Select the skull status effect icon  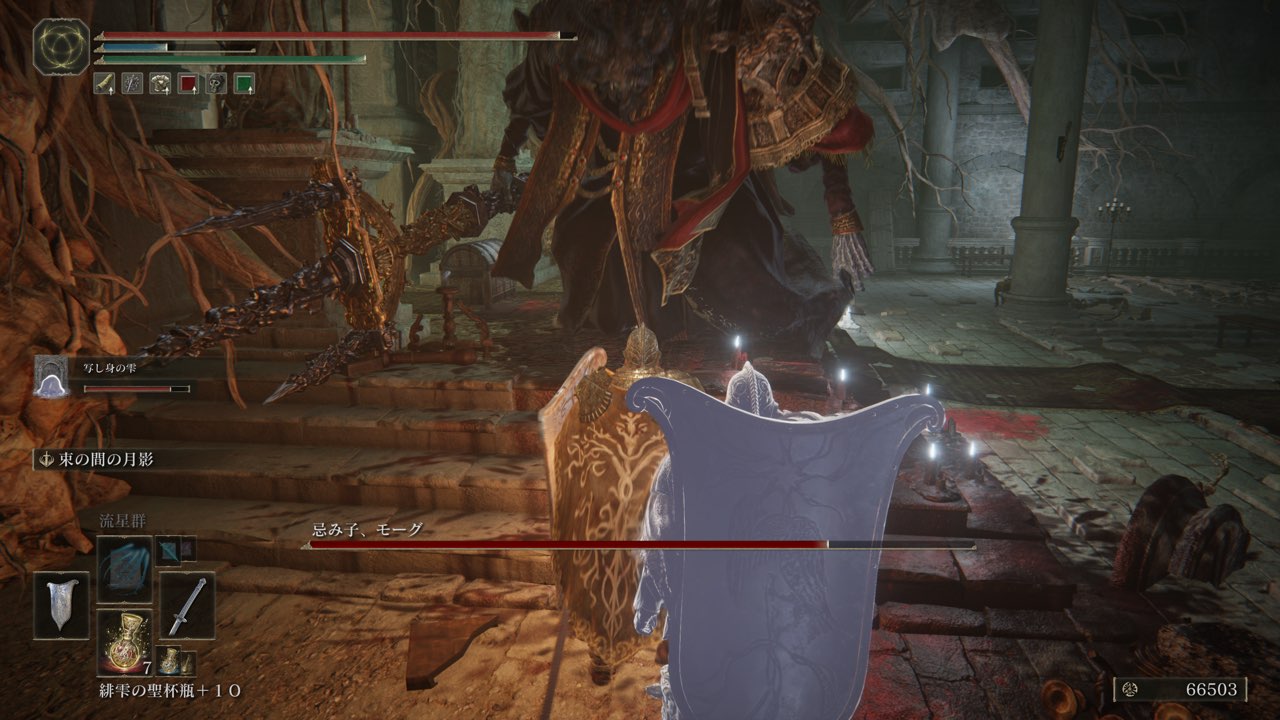tap(216, 84)
